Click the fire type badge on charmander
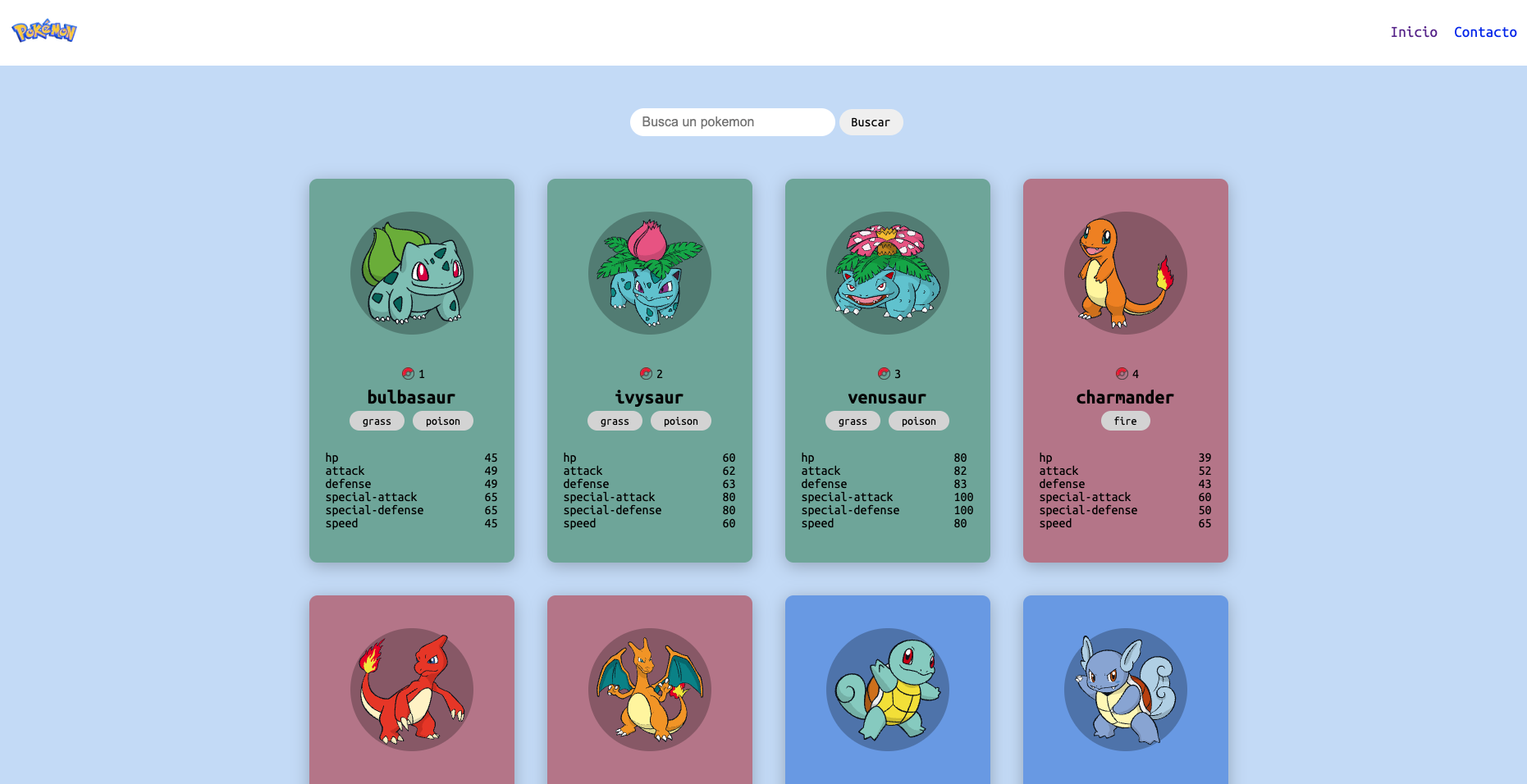The image size is (1527, 784). click(1125, 421)
